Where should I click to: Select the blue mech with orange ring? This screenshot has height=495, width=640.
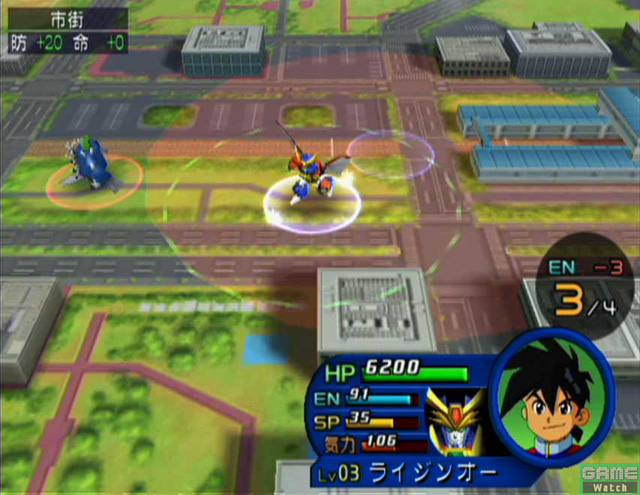click(x=93, y=166)
